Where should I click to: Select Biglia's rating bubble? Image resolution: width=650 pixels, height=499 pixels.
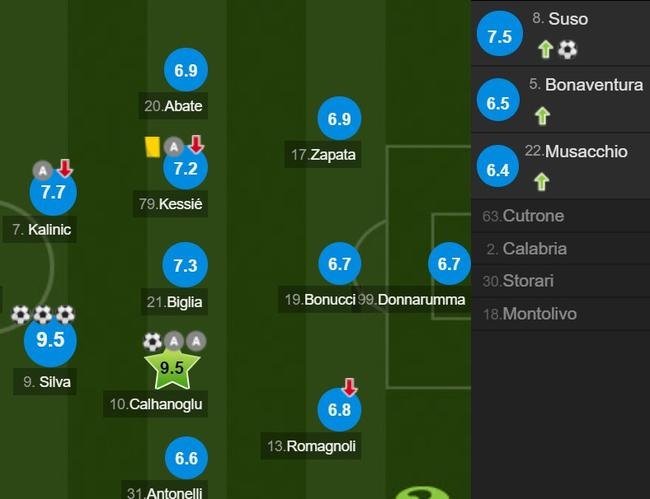pos(186,266)
